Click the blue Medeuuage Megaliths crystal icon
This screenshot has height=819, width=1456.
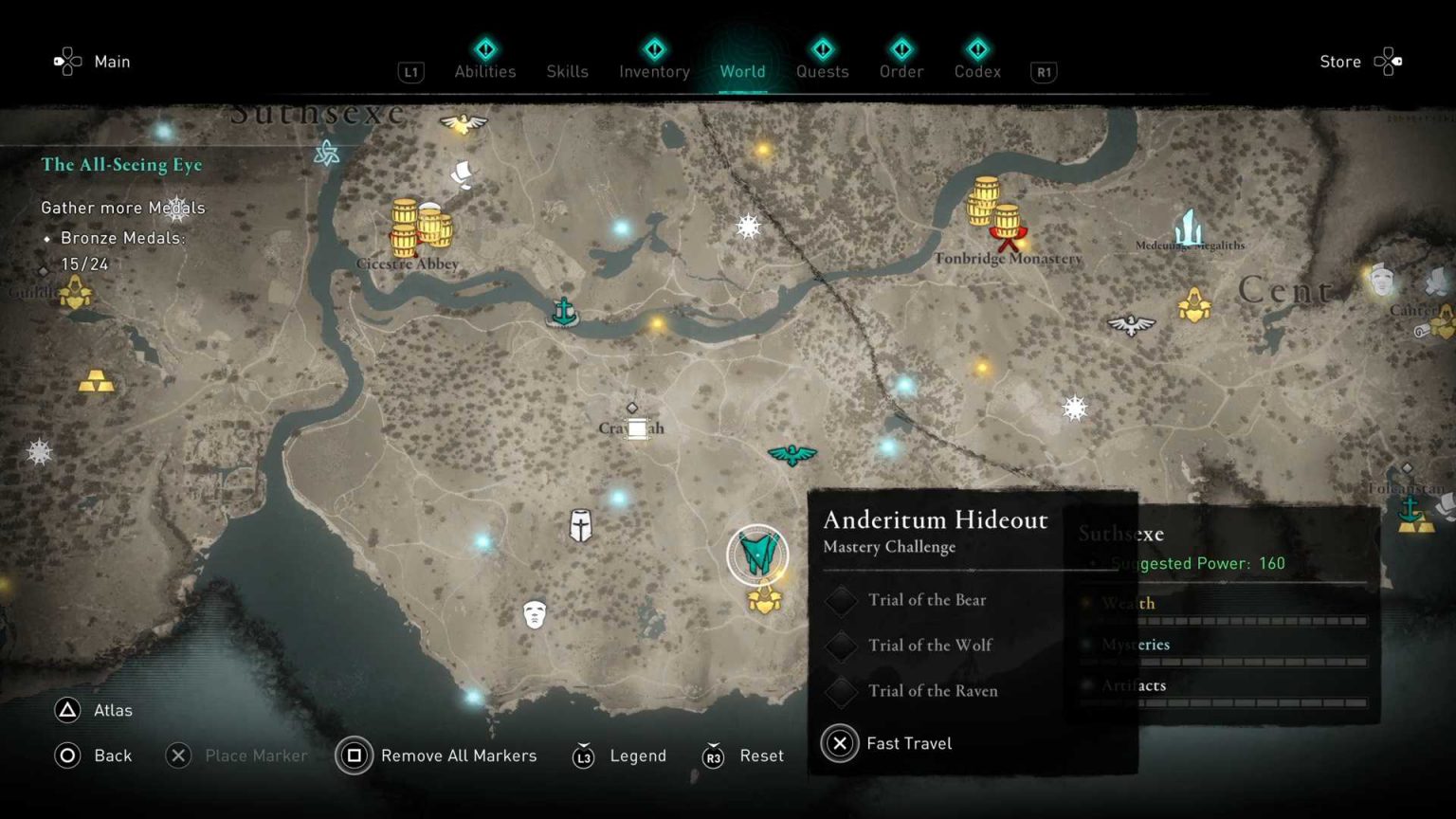point(1188,227)
